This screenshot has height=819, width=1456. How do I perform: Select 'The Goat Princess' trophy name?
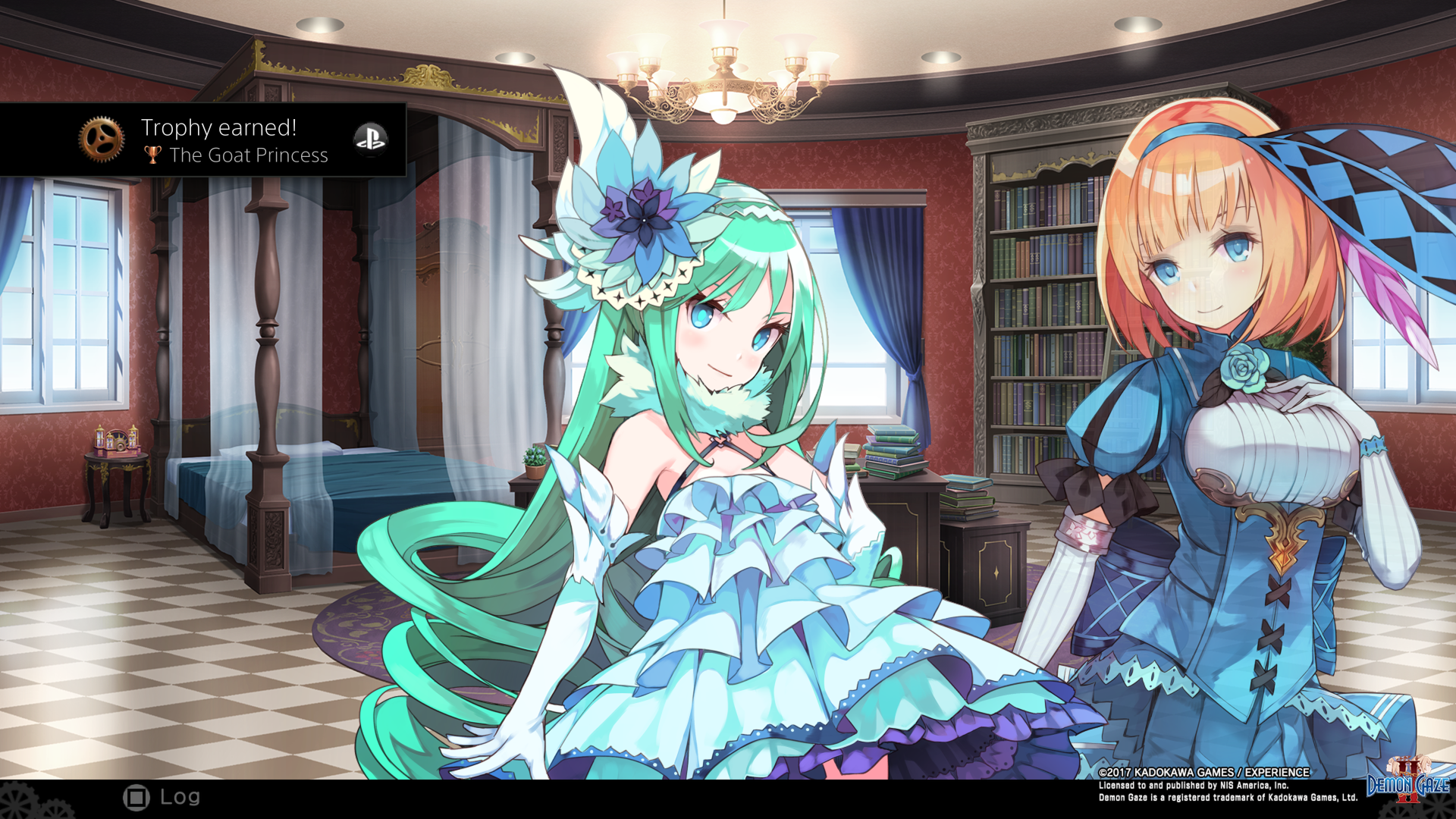(x=249, y=155)
